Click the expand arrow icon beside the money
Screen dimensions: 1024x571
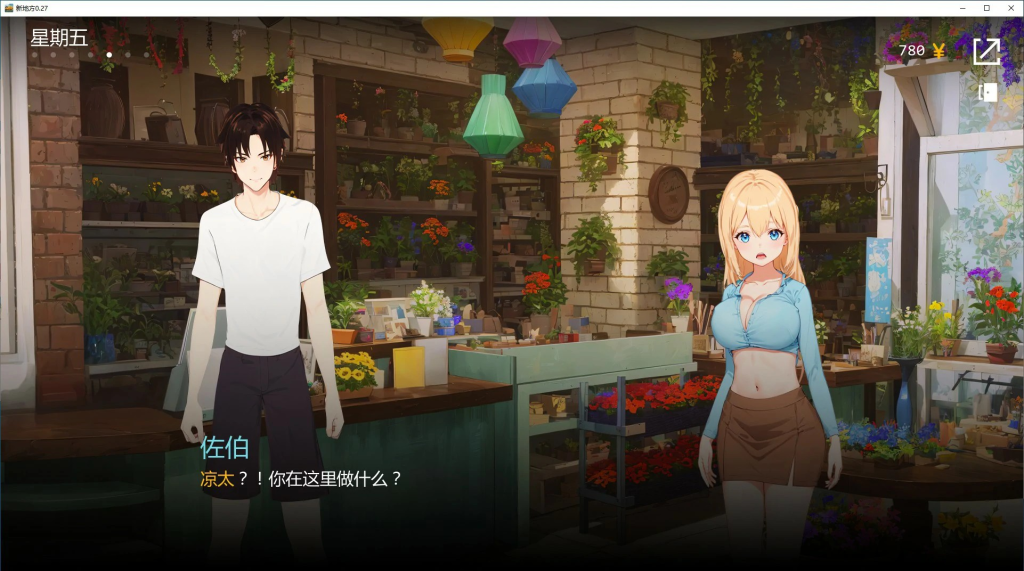coord(986,51)
